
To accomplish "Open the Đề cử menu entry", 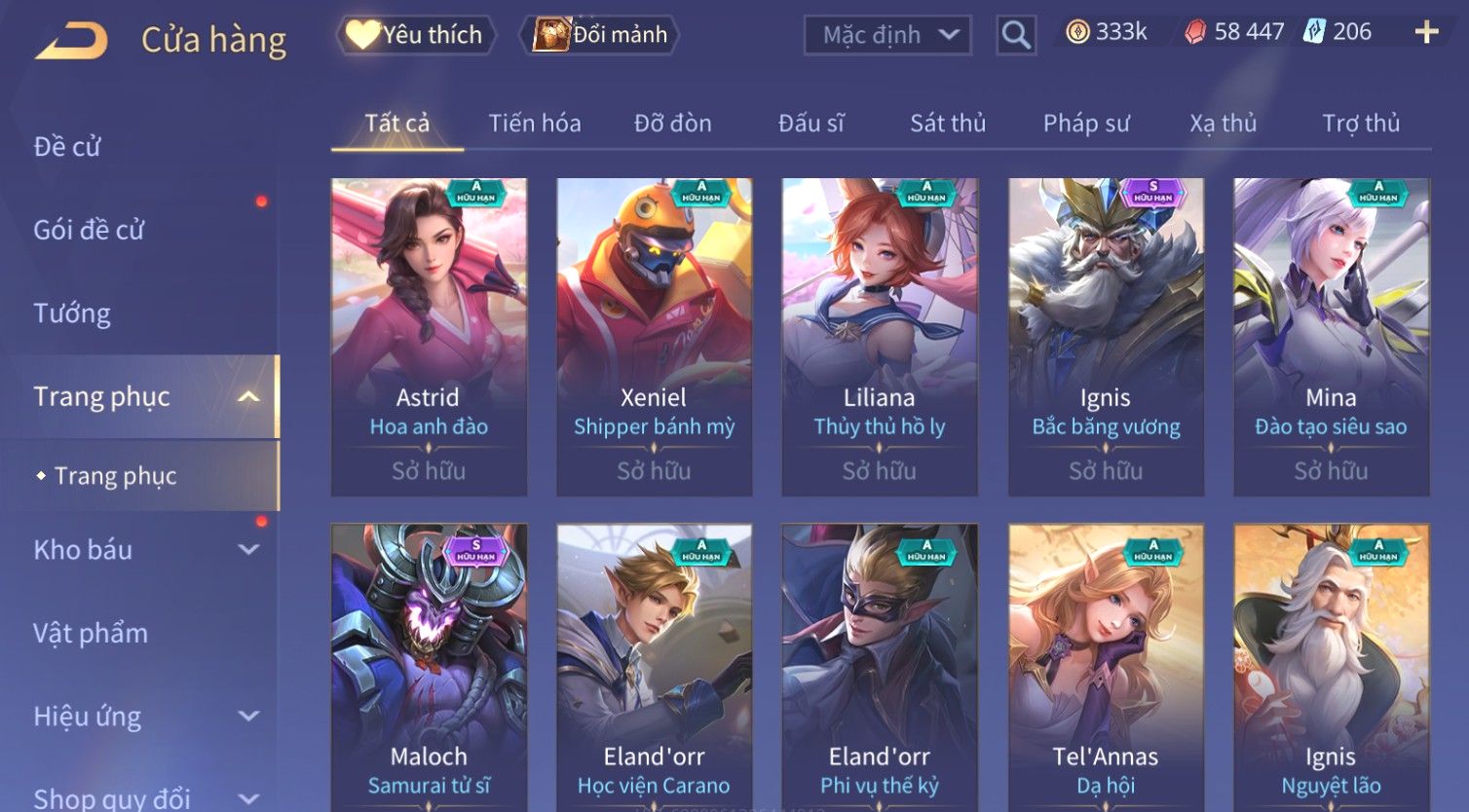I will pyautogui.click(x=68, y=147).
